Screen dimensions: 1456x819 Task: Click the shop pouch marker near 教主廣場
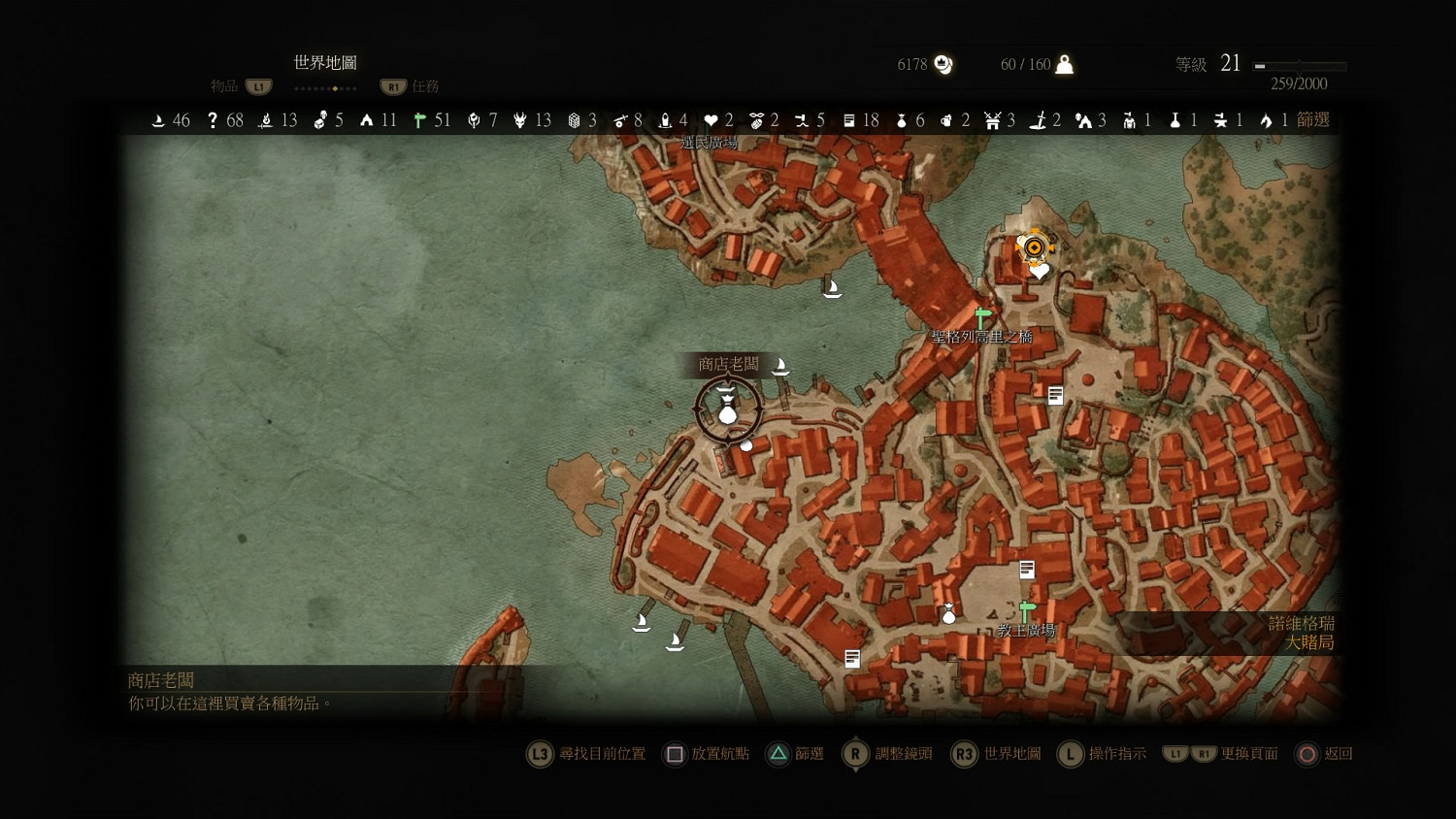point(948,614)
